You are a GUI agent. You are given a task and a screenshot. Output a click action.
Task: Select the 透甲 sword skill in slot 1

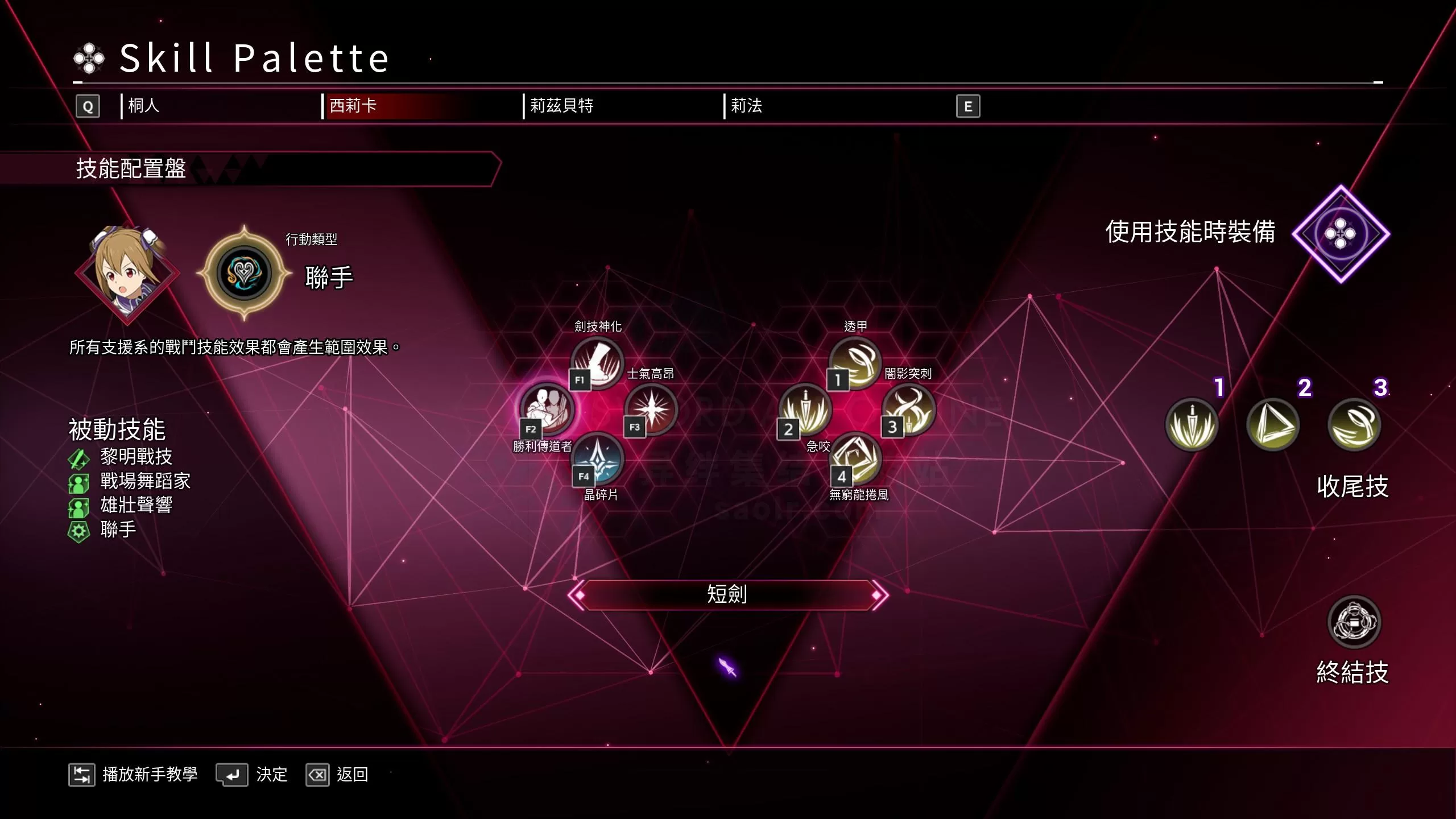coord(855,363)
